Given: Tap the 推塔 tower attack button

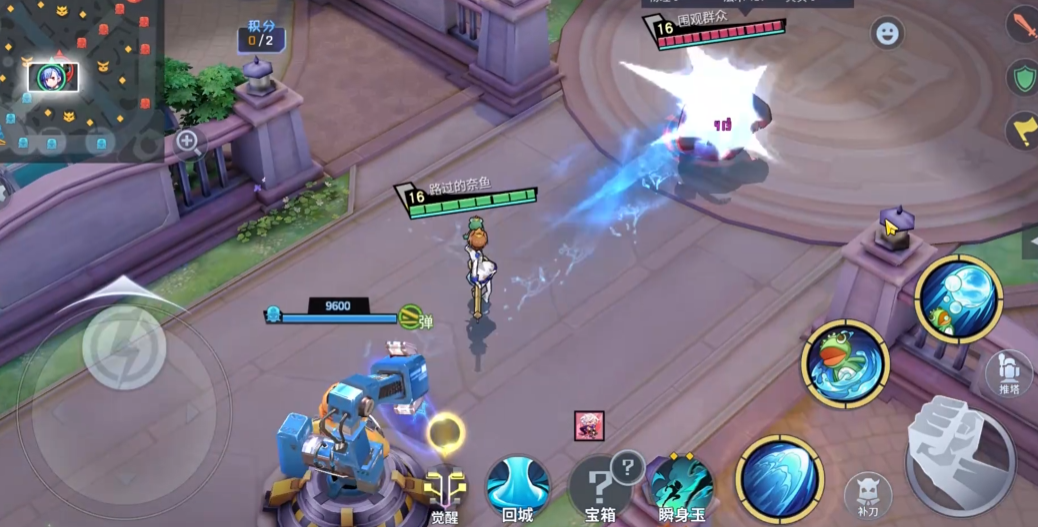Looking at the screenshot, I should coord(1008,373).
